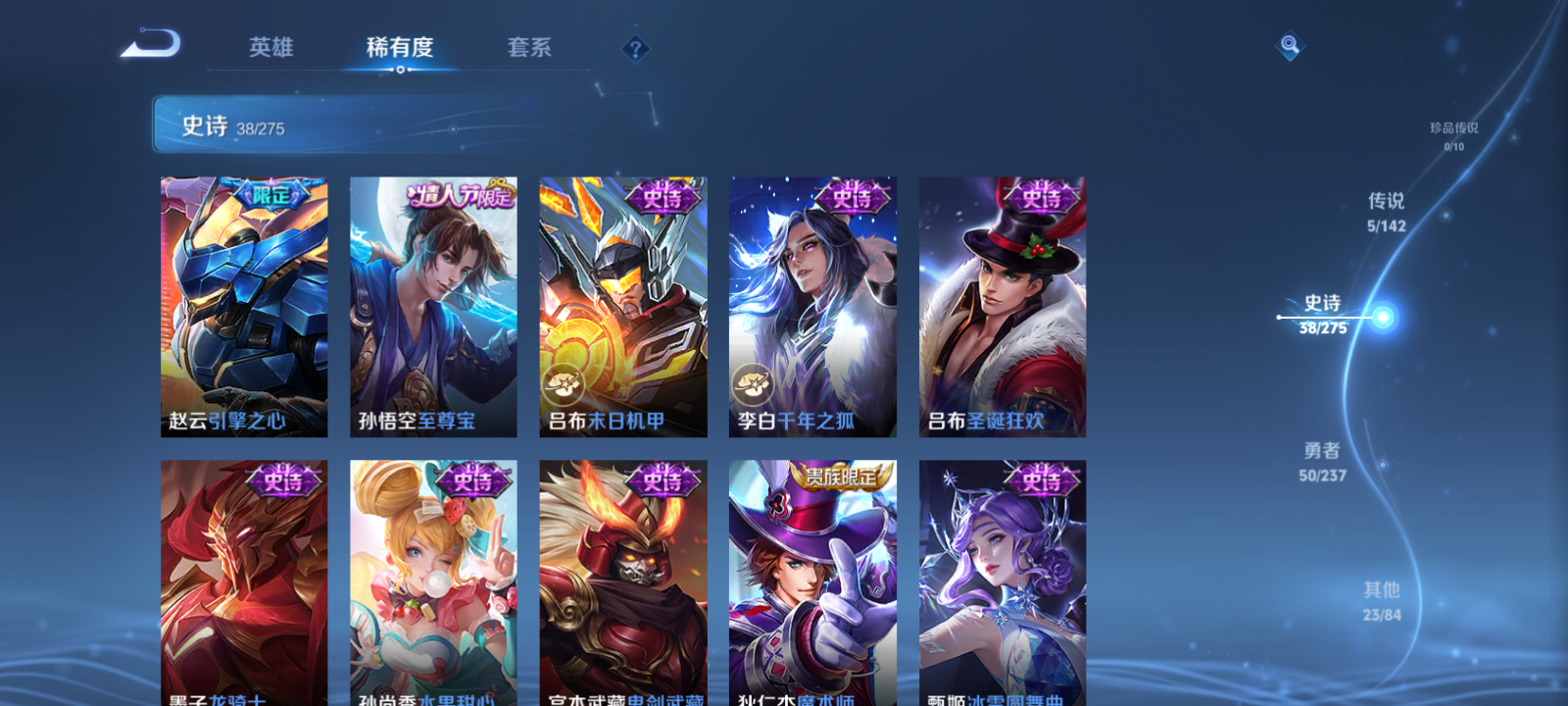Click the glowing 史诗 node on the path

[x=1382, y=317]
